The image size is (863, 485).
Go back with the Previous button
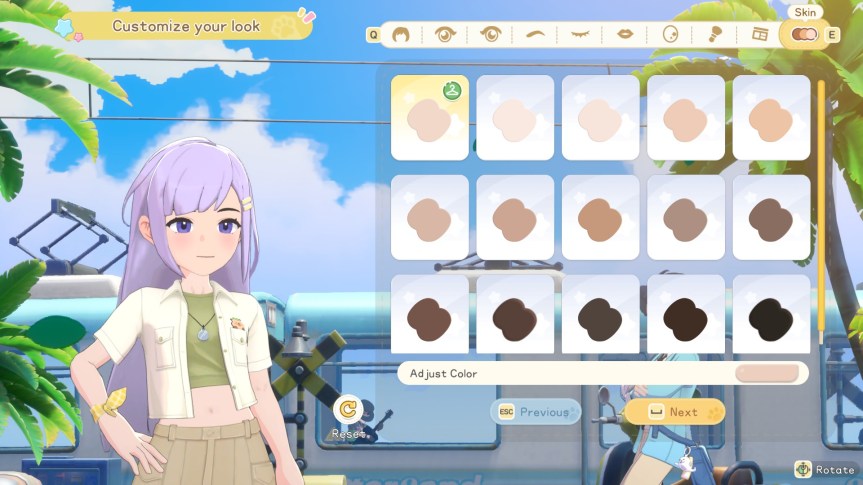(535, 412)
